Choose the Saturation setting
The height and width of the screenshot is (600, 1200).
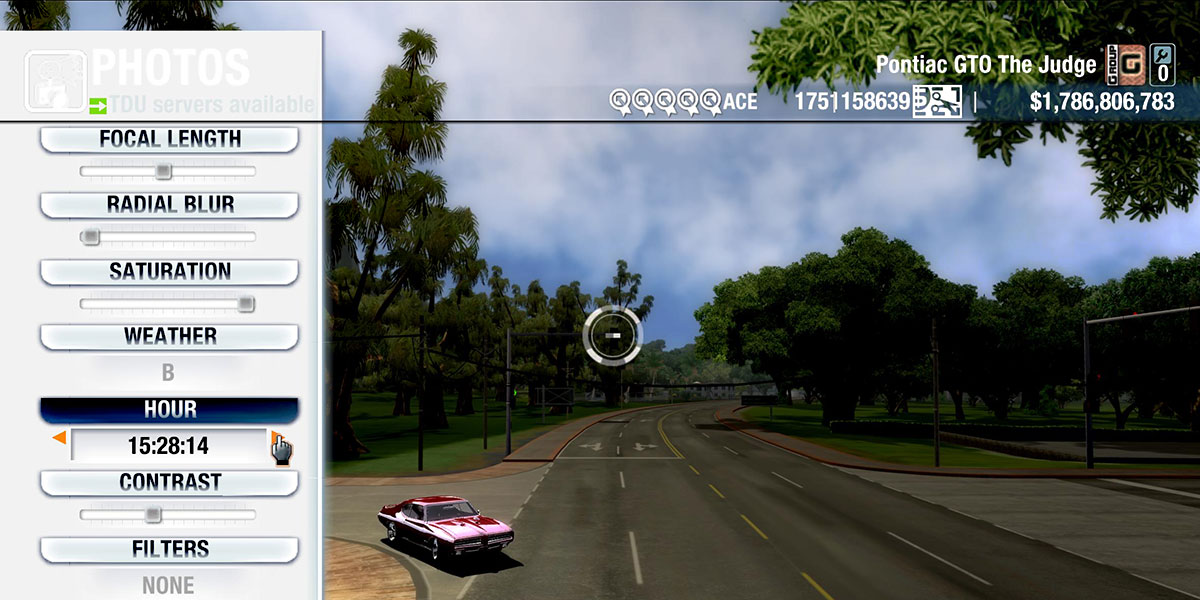[169, 271]
